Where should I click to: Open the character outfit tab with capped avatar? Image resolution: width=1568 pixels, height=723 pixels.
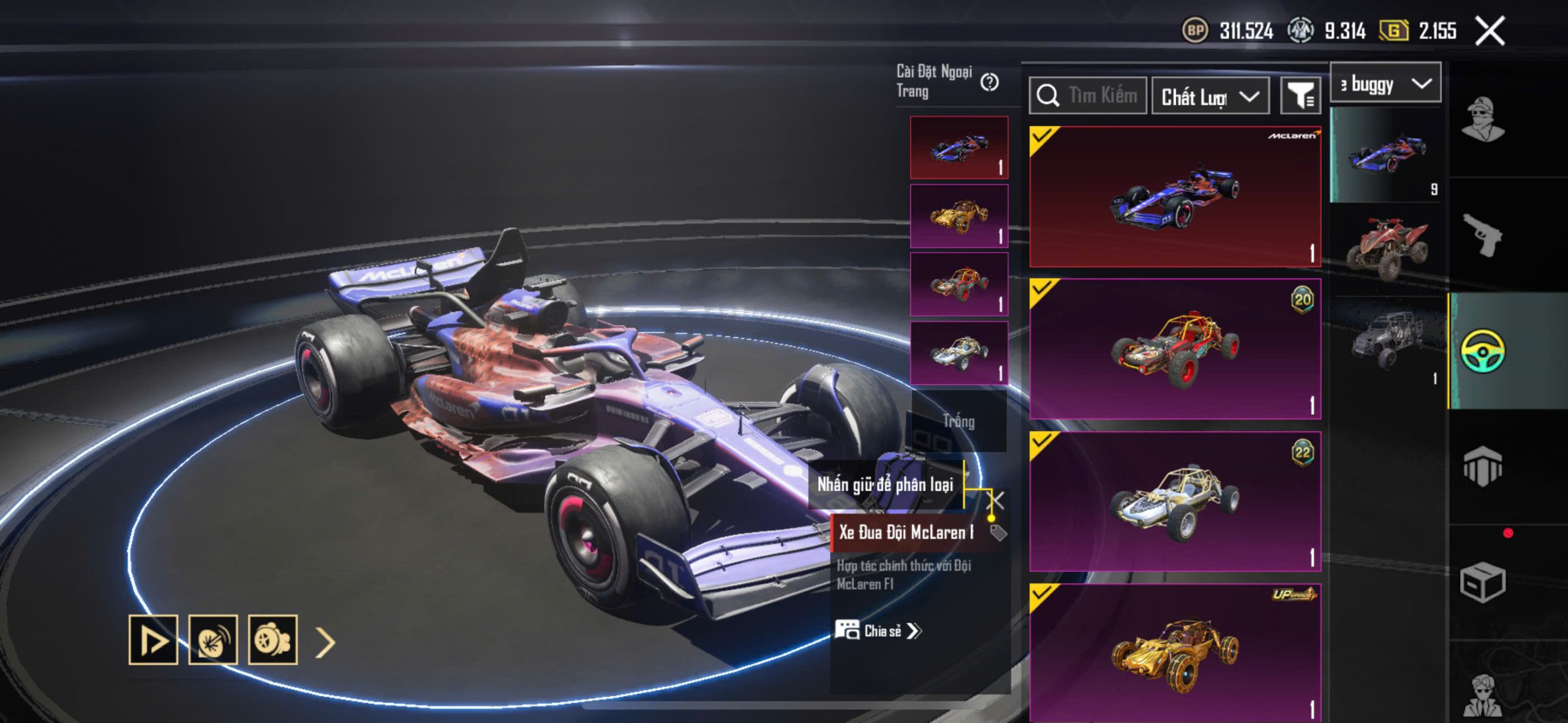pos(1482,119)
